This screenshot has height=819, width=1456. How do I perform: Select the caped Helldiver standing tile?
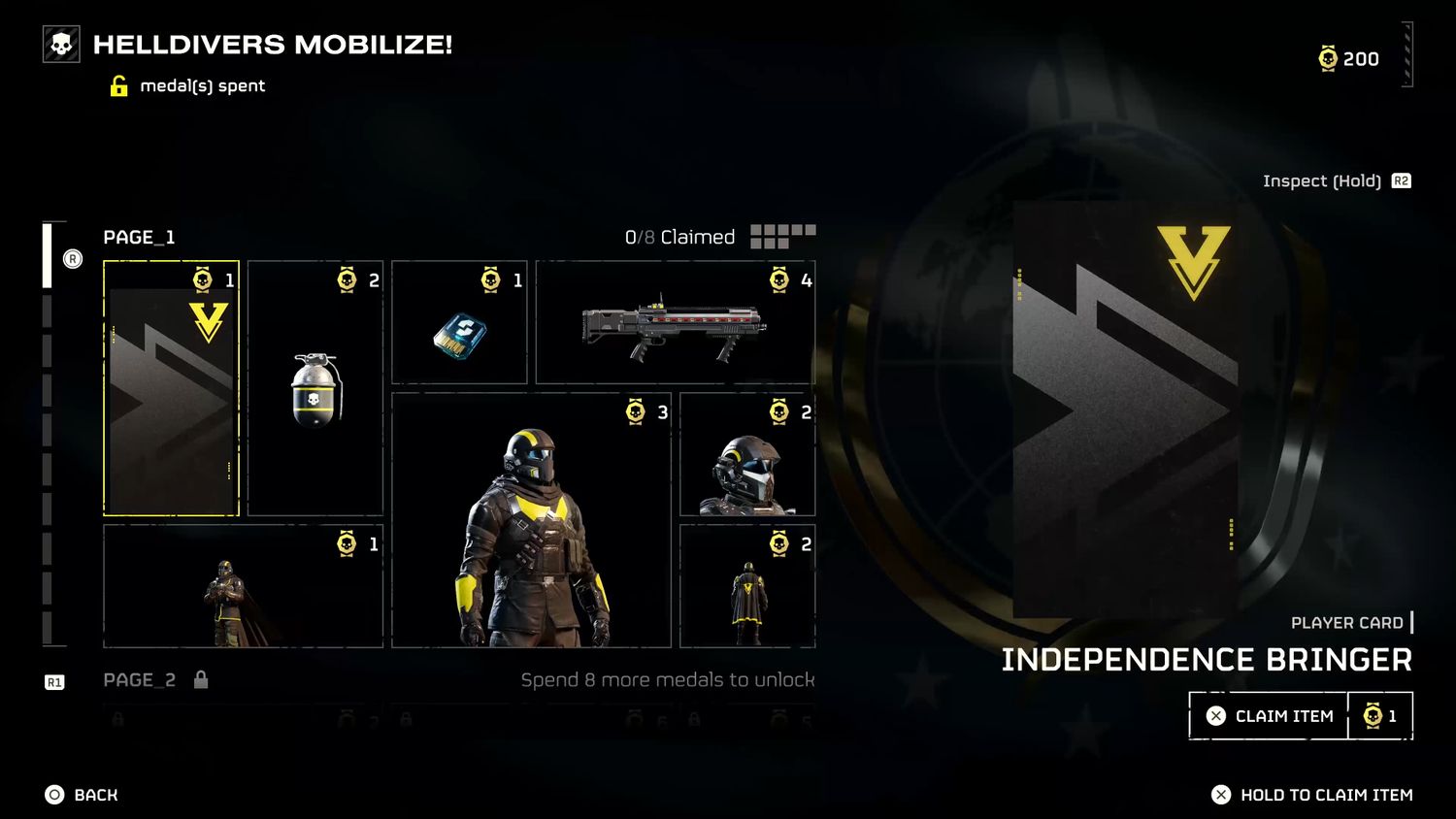[x=243, y=586]
